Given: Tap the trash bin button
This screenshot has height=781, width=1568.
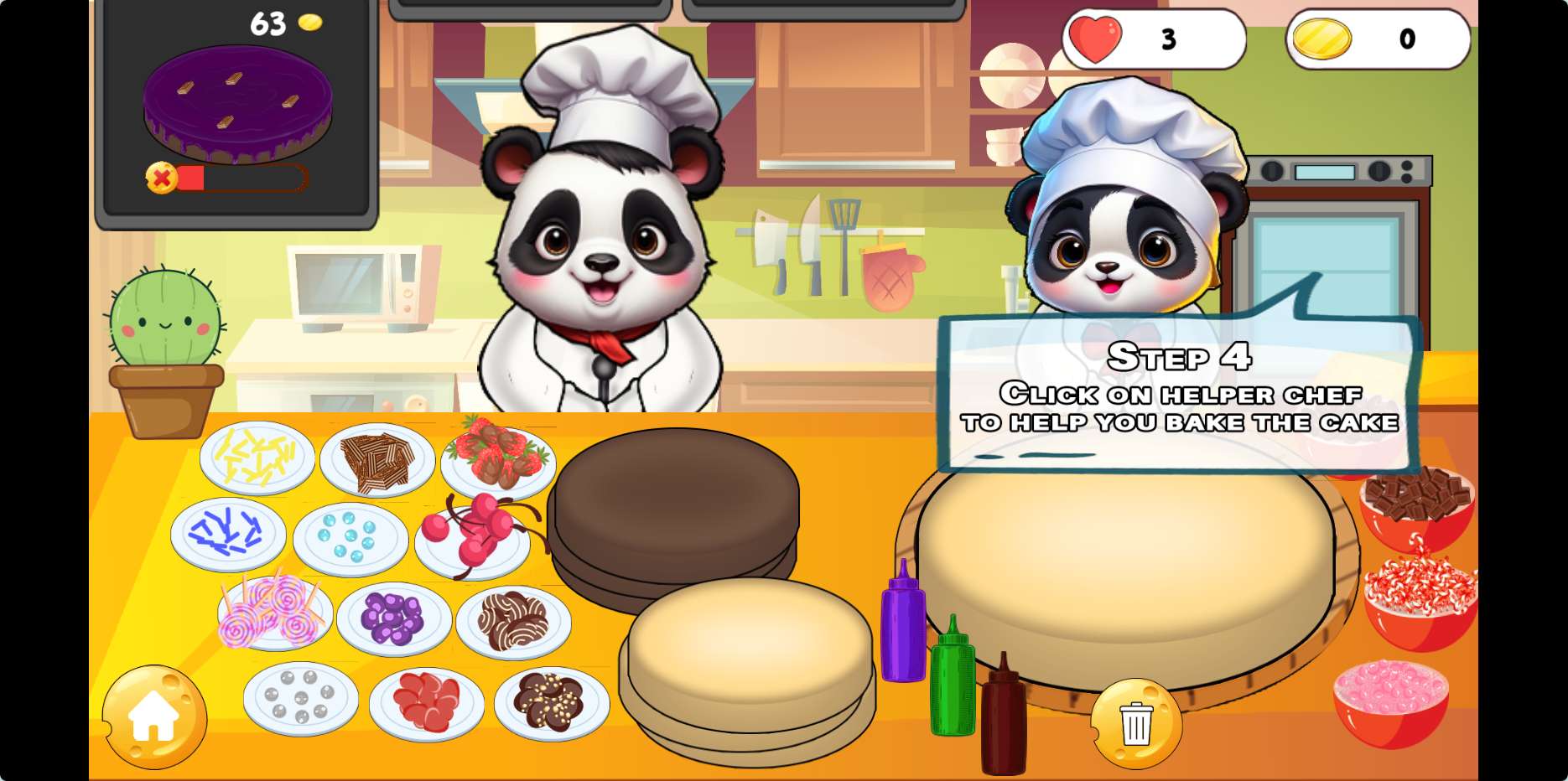Looking at the screenshot, I should click(1136, 722).
